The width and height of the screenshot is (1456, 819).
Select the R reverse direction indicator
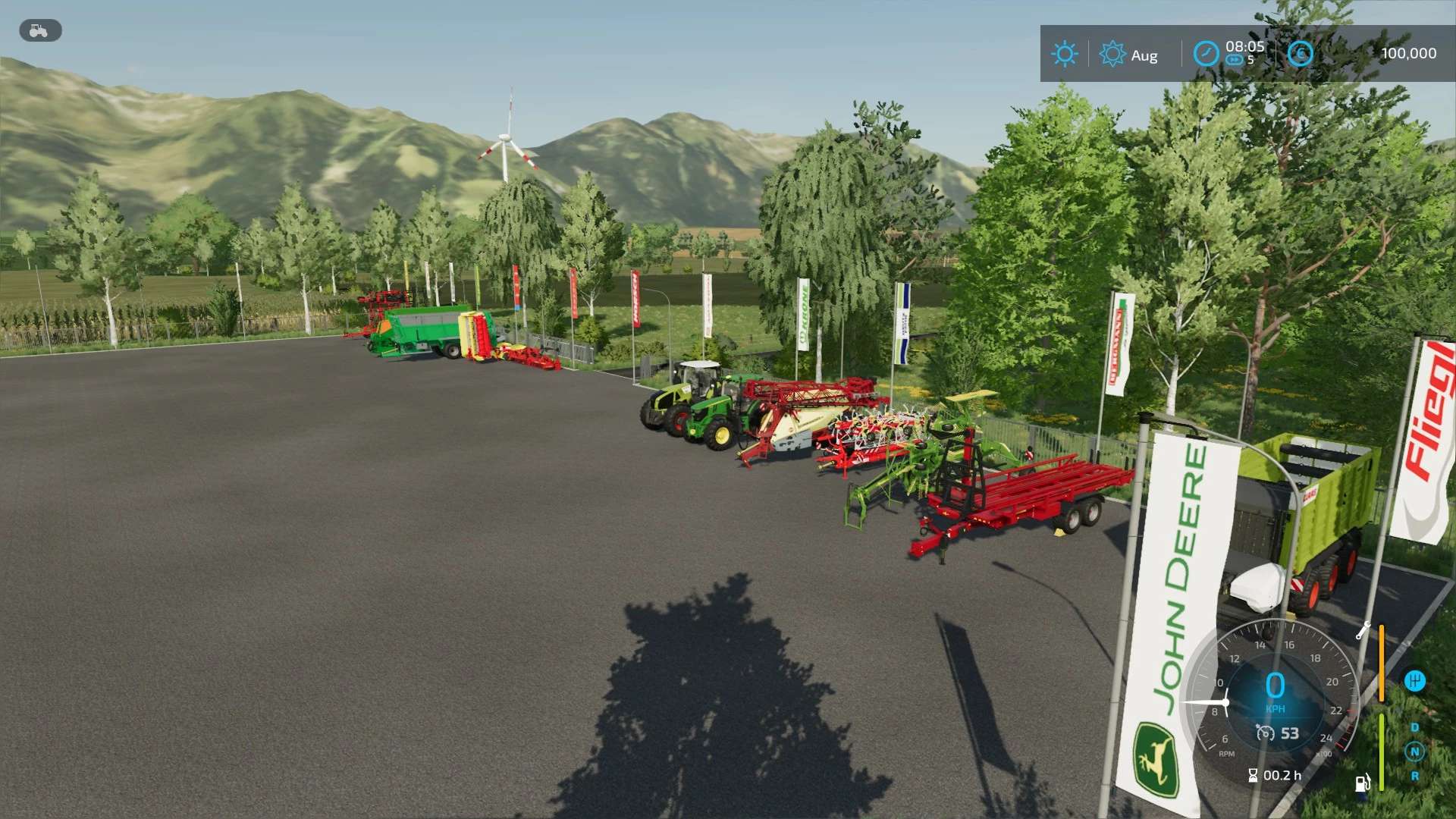1414,776
